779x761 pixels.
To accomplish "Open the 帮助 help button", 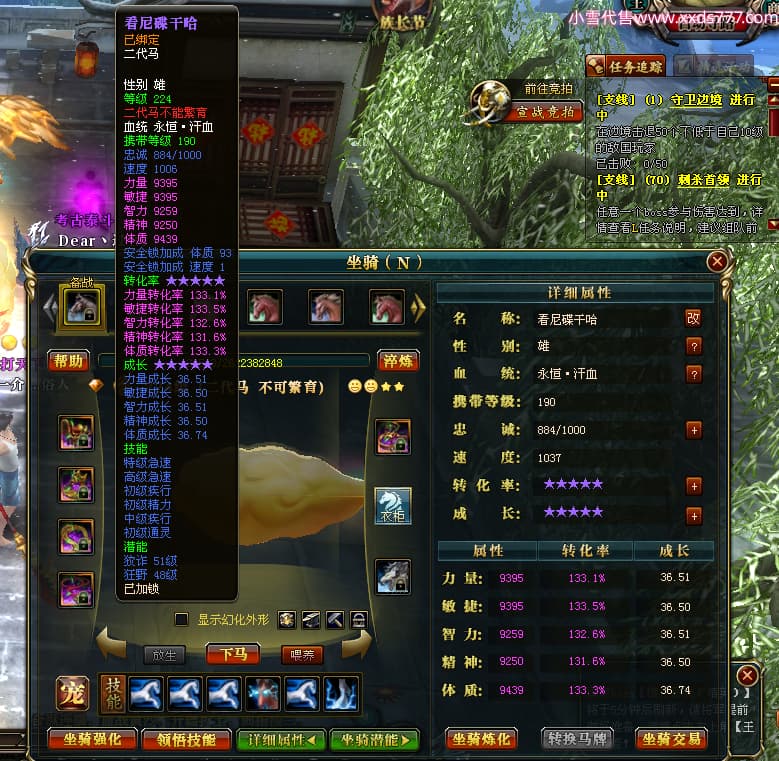I will (x=69, y=361).
